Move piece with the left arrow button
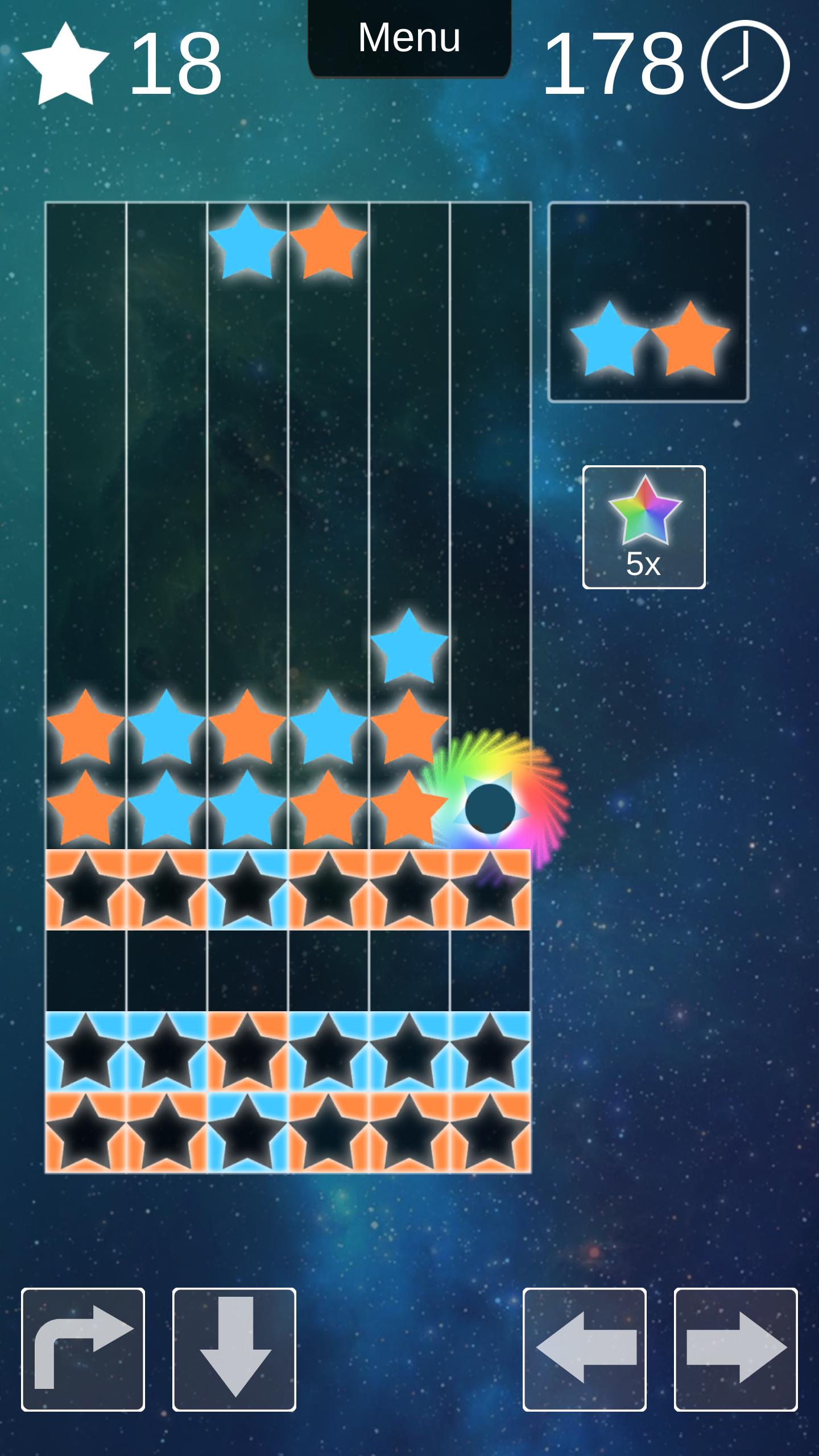This screenshot has height=1456, width=819. (x=585, y=1349)
